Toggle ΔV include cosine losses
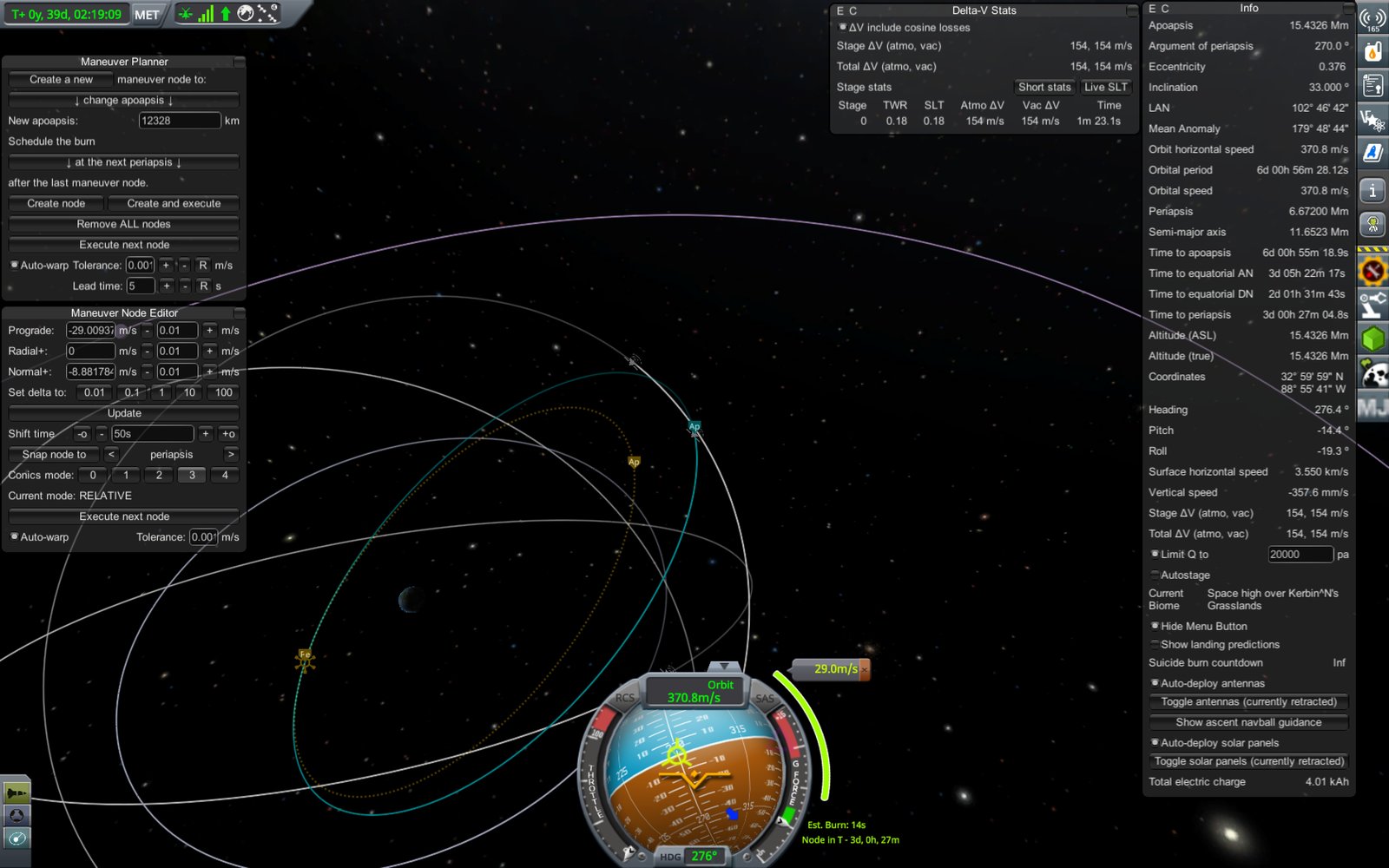This screenshot has width=1389, height=868. pos(843,28)
